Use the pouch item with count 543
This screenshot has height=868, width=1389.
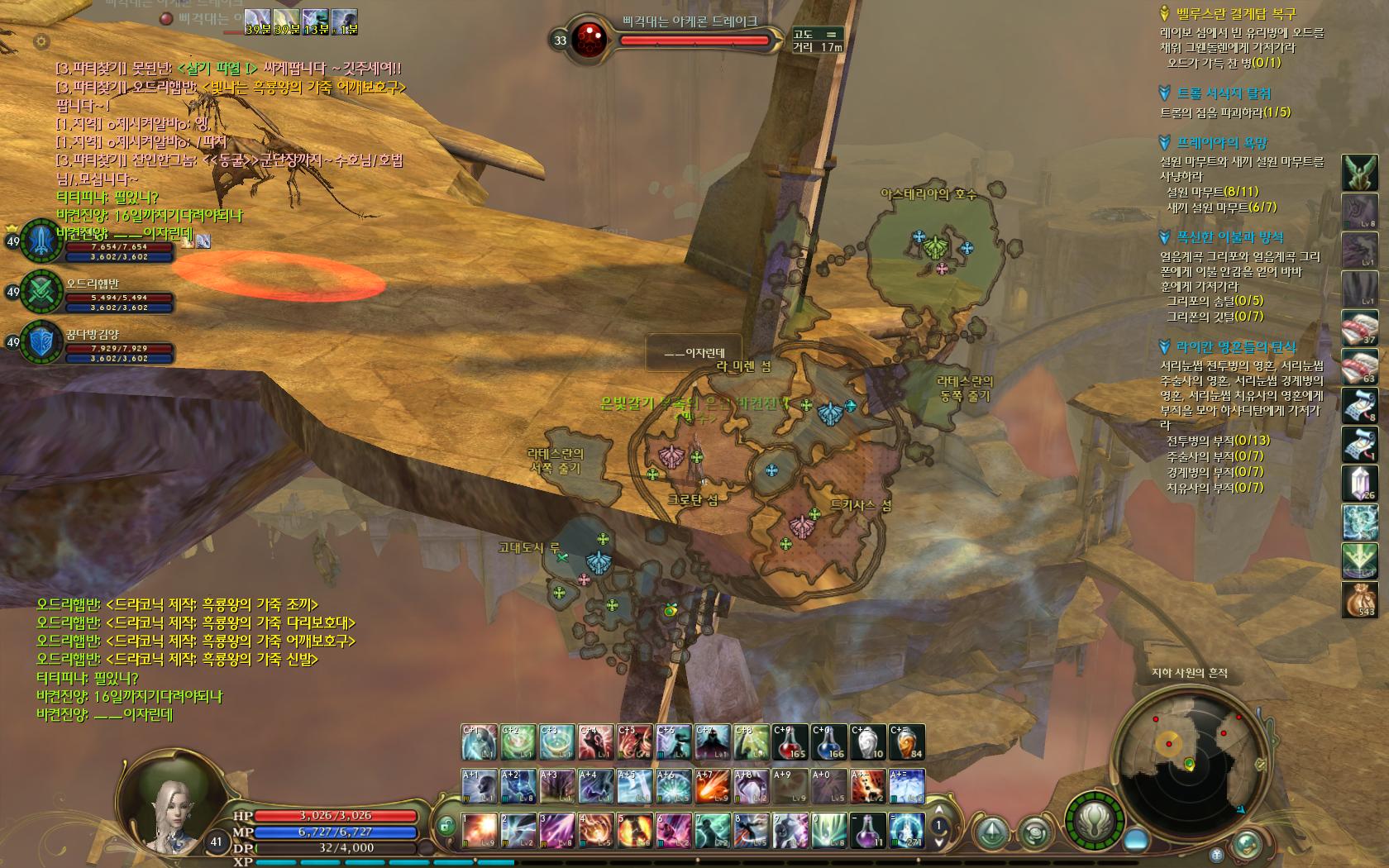click(x=1359, y=599)
